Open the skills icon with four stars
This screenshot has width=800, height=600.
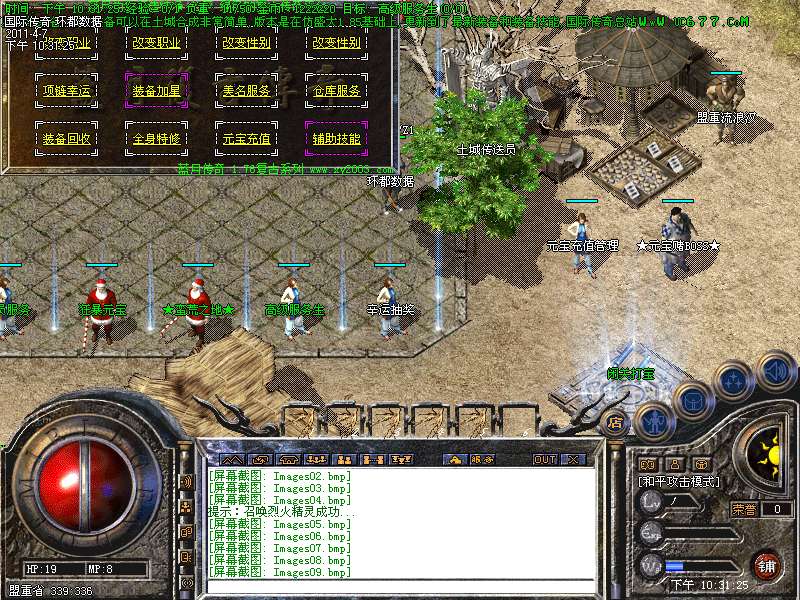point(734,381)
